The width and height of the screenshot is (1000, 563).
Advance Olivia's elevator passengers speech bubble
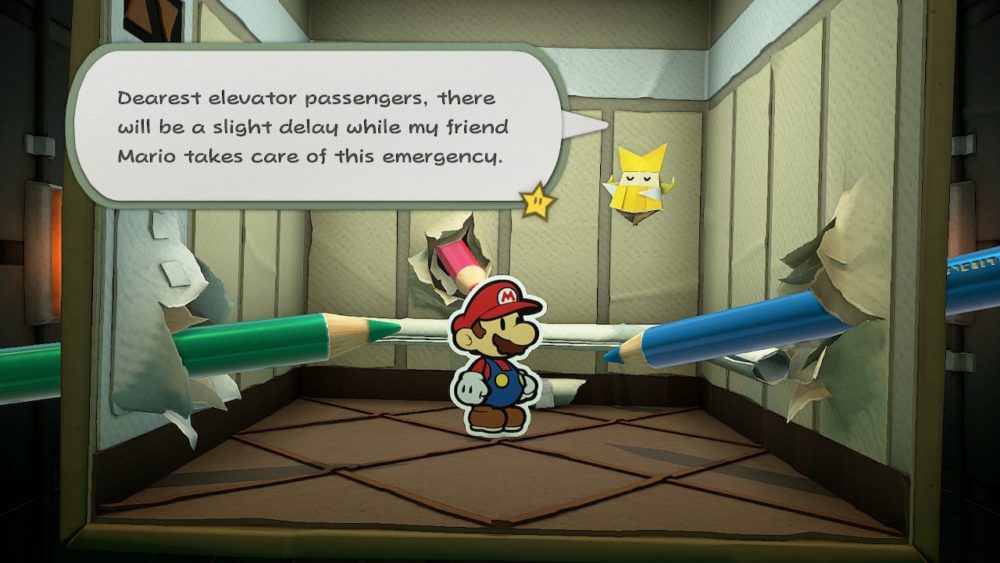pyautogui.click(x=310, y=128)
